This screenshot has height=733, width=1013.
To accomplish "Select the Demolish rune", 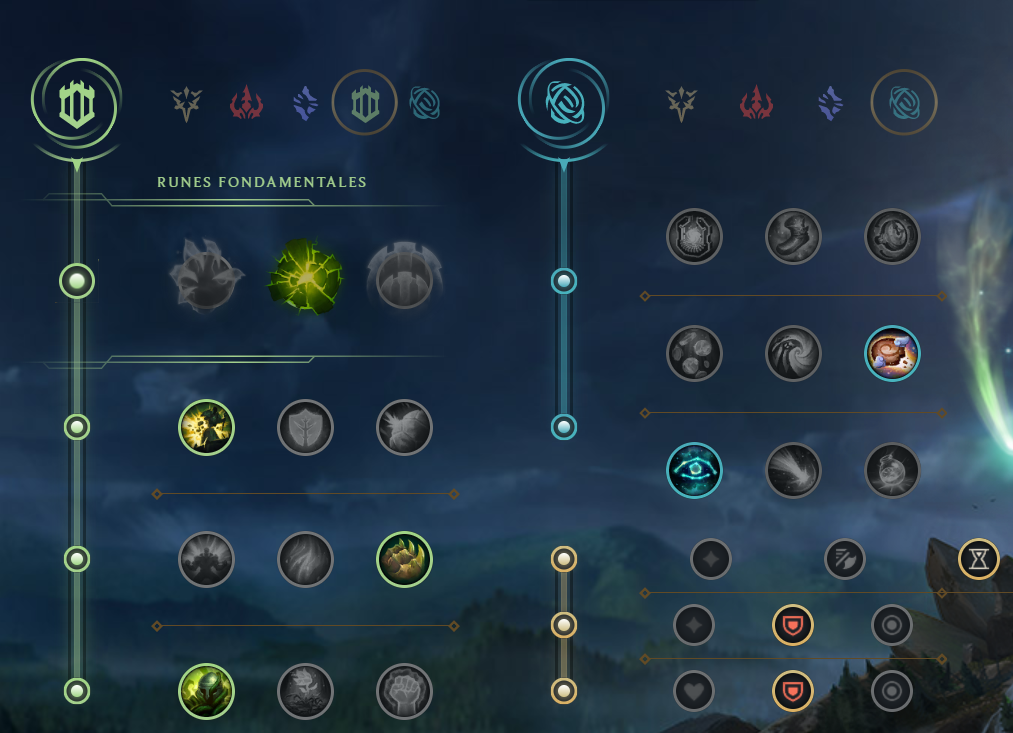I will pos(206,428).
